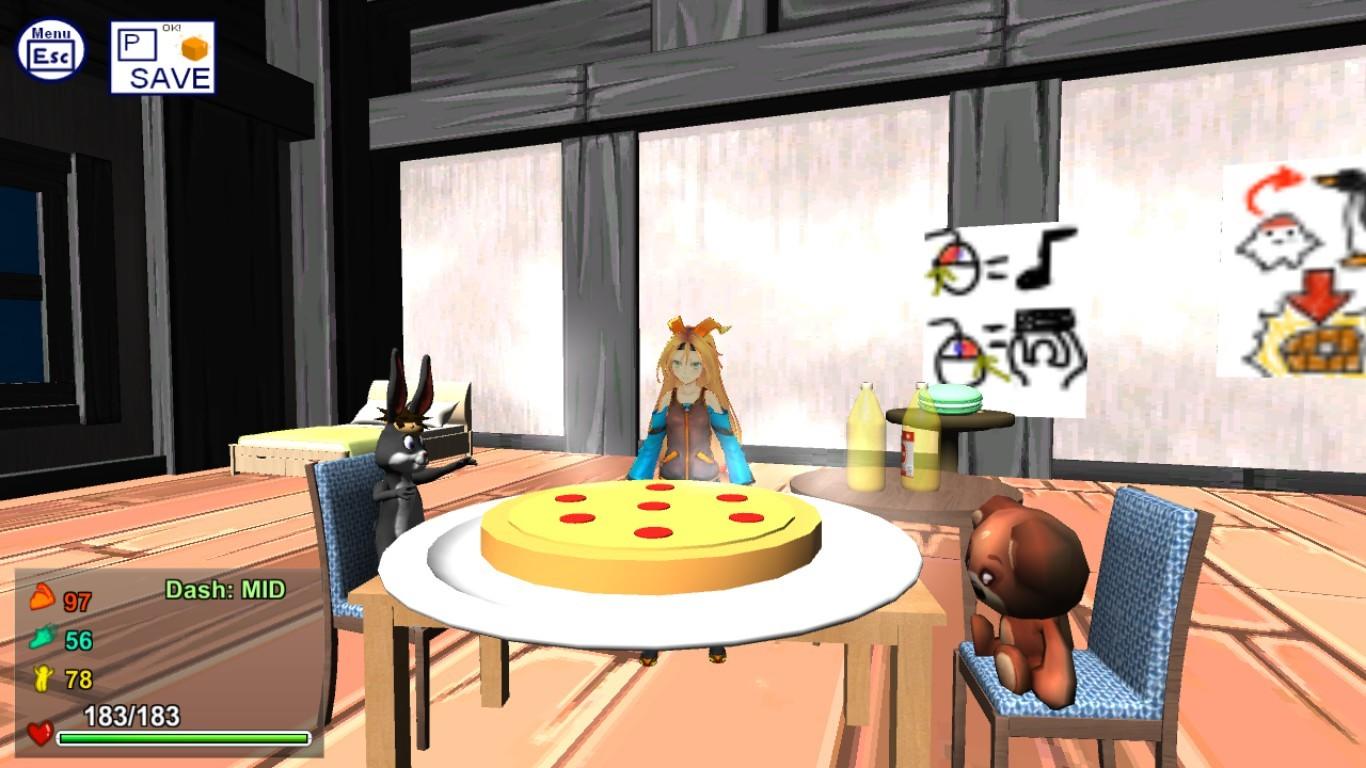The height and width of the screenshot is (768, 1366).
Task: Click the music note on the left wall poster
Action: tap(1042, 261)
